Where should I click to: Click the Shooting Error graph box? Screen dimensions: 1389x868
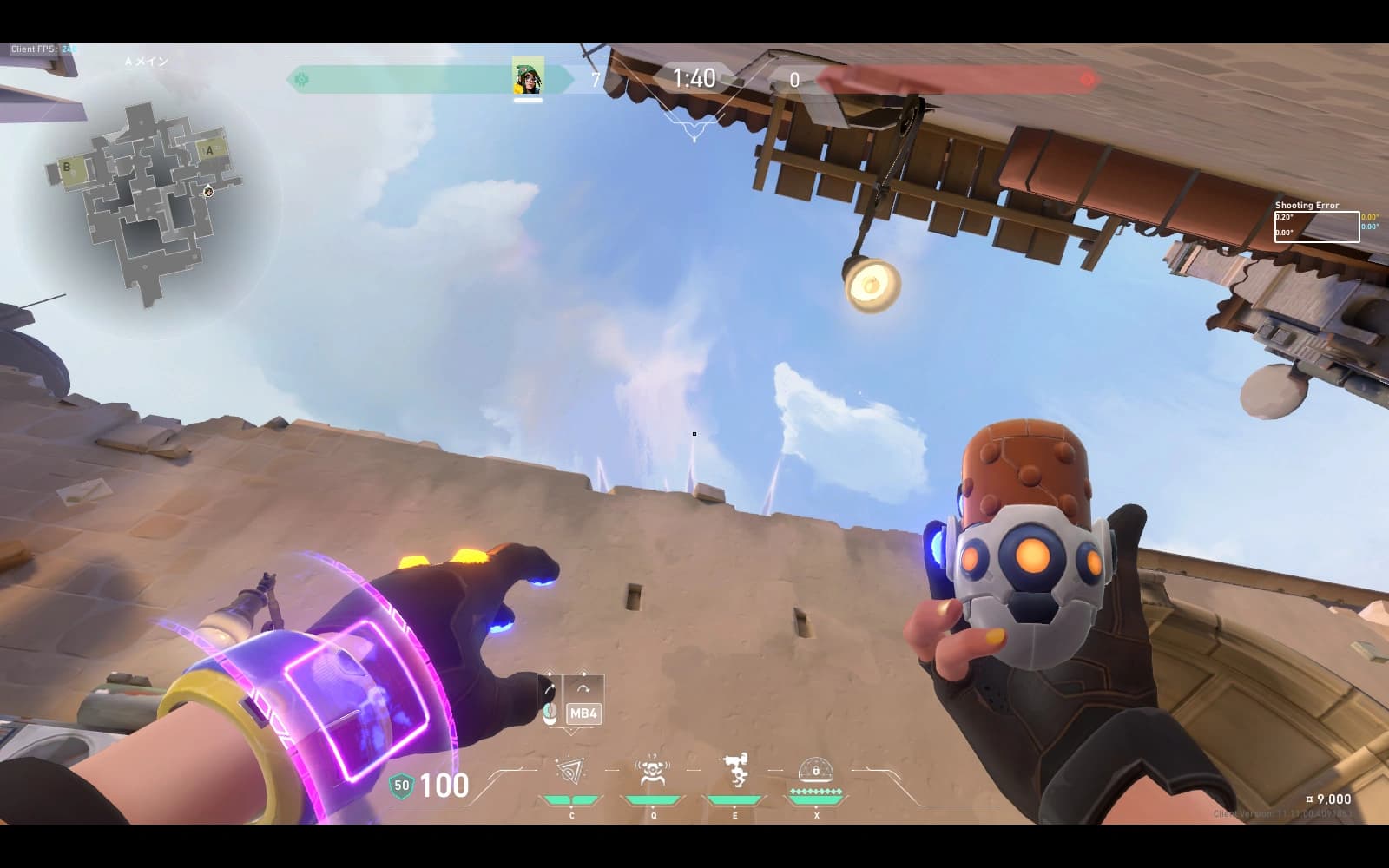point(1316,227)
